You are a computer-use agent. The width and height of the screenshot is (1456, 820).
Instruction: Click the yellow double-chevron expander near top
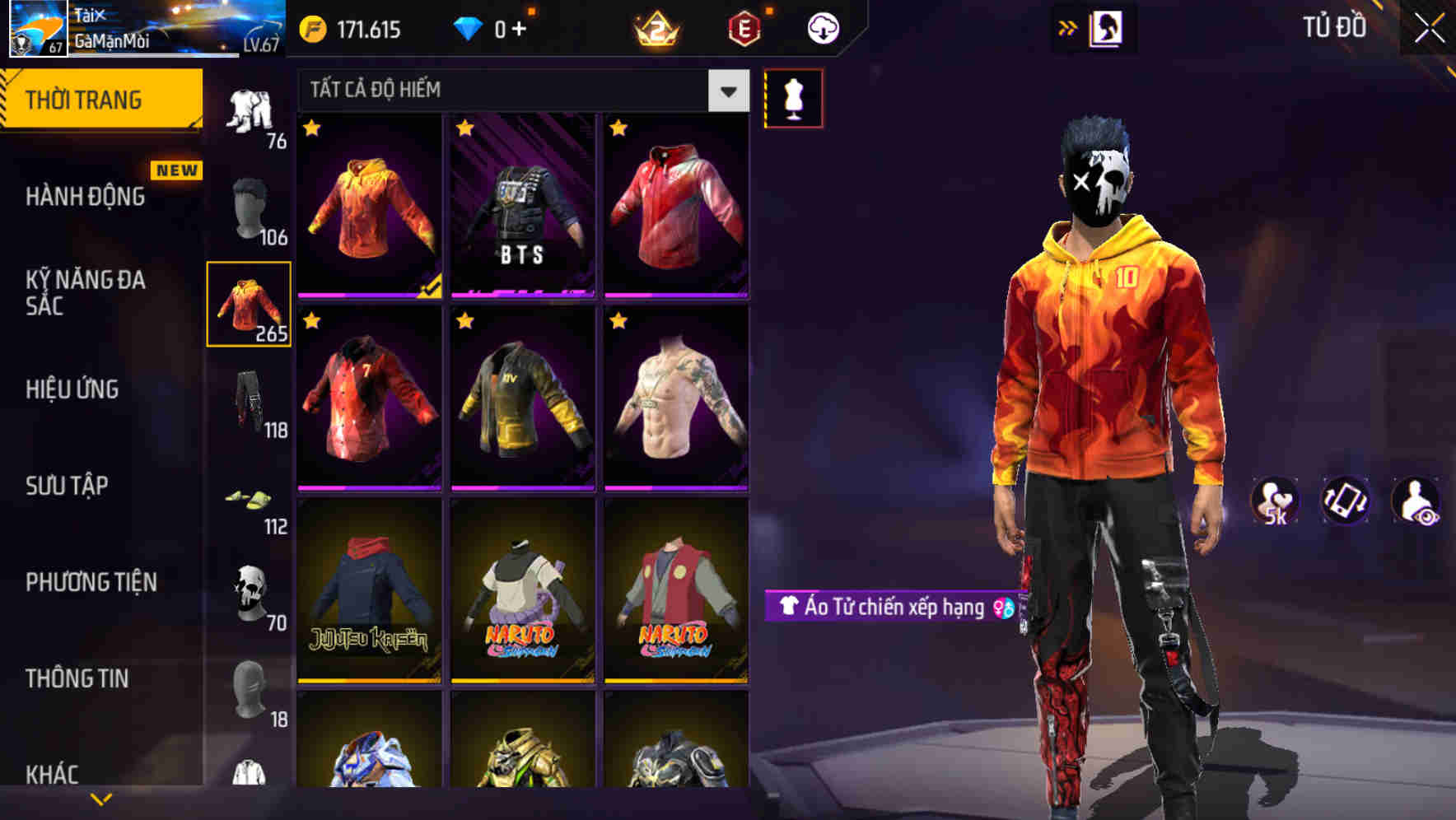(1068, 27)
